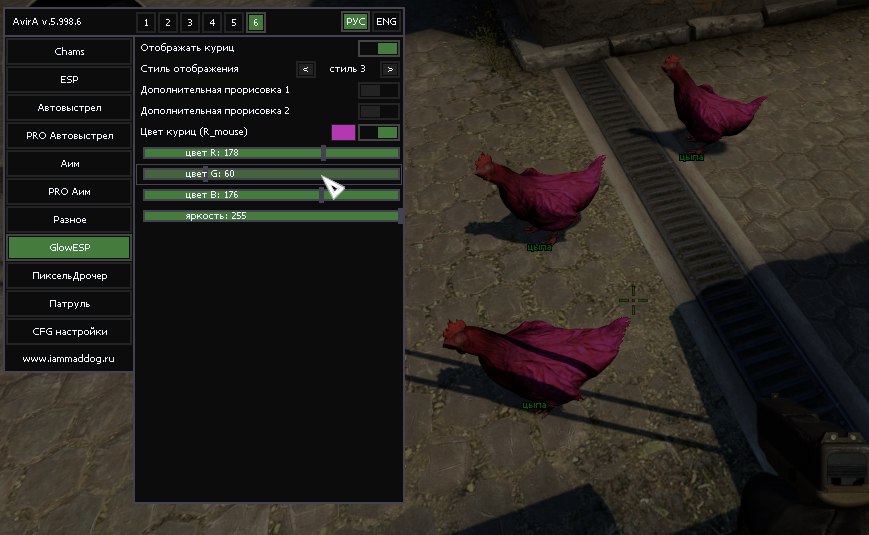Open the Chams section
The image size is (869, 535).
click(x=69, y=51)
